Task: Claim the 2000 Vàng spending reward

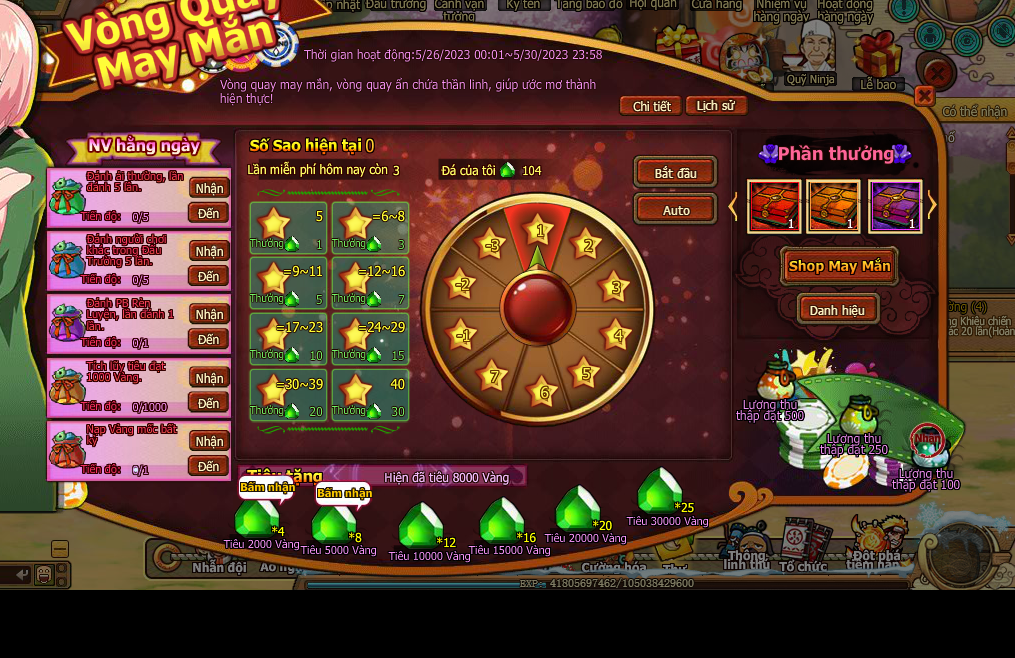Action: point(267,489)
